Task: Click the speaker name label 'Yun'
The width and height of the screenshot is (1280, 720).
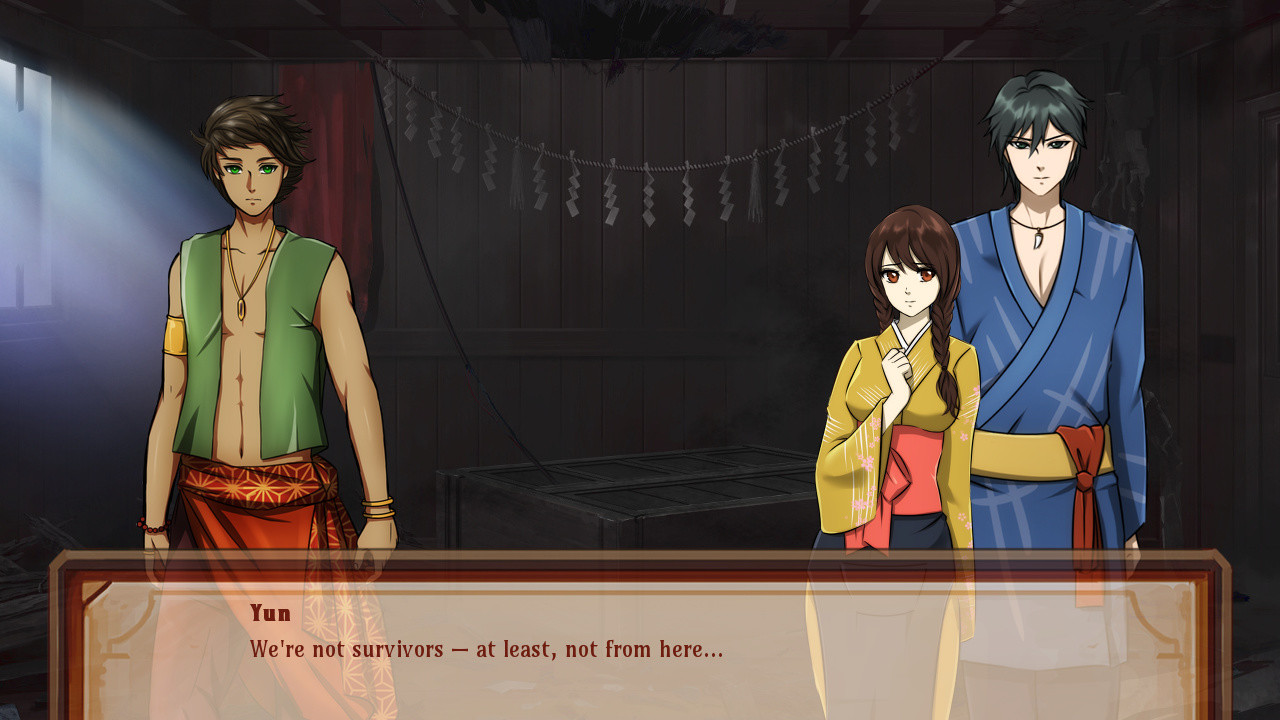Action: coord(268,613)
